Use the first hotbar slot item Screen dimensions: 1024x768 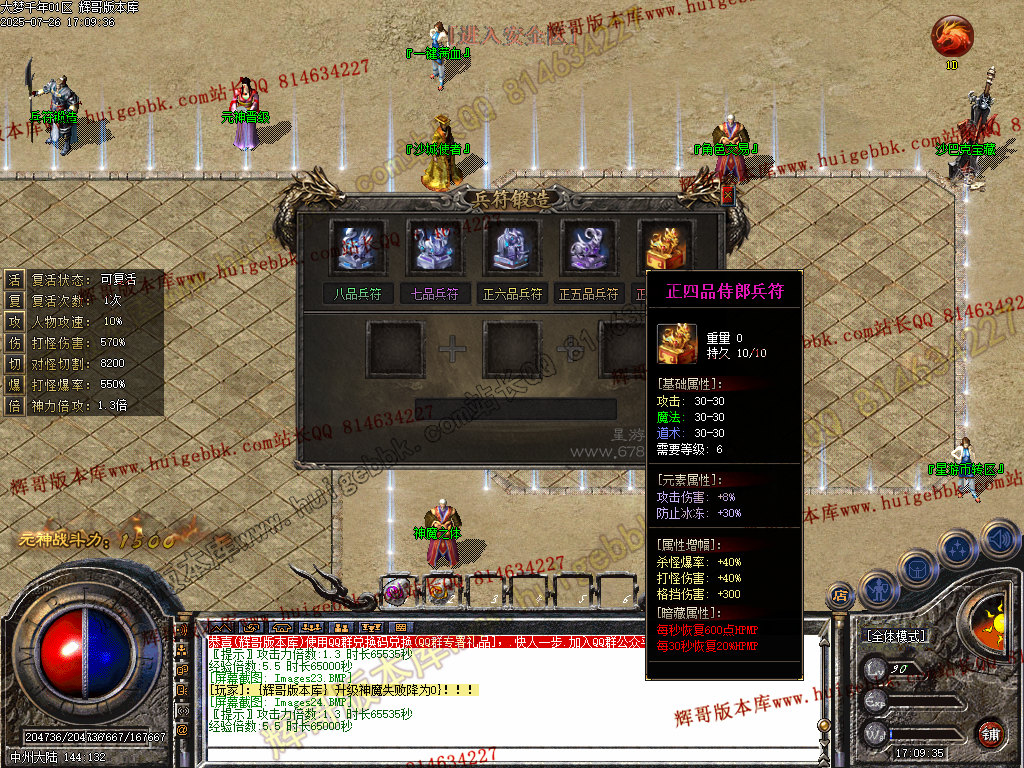click(396, 591)
